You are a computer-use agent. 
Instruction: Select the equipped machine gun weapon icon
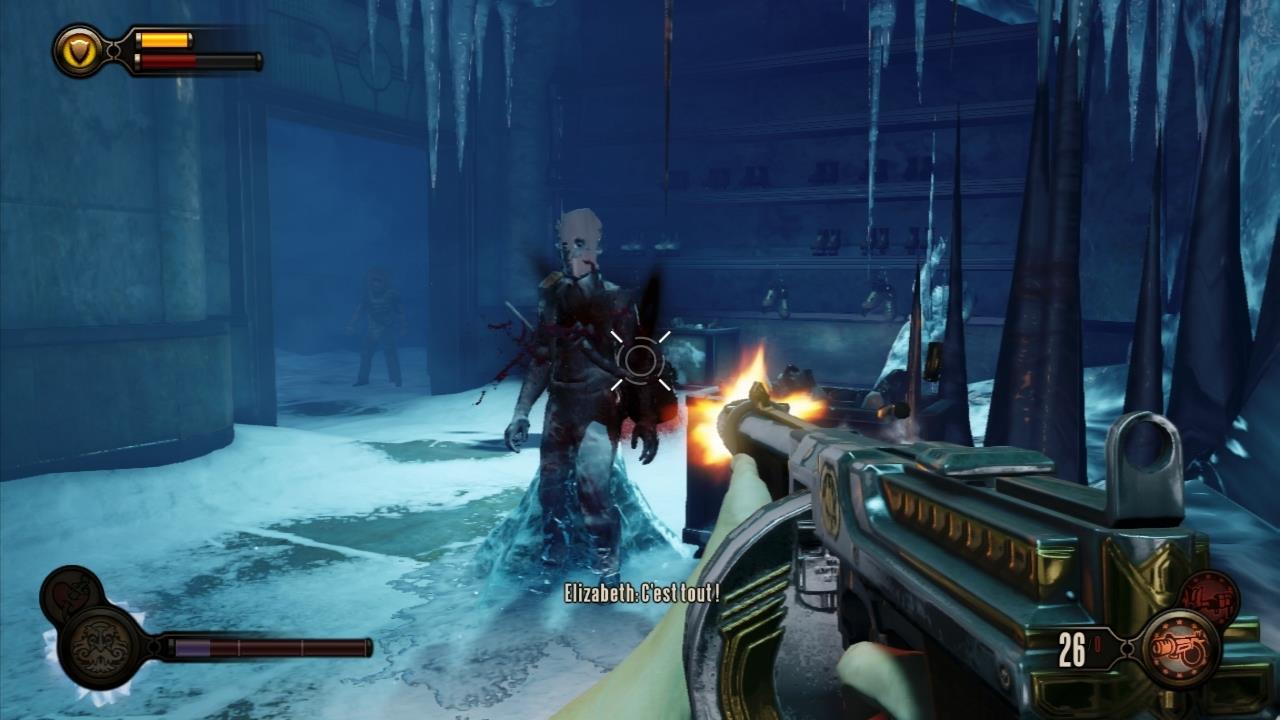pyautogui.click(x=1180, y=648)
